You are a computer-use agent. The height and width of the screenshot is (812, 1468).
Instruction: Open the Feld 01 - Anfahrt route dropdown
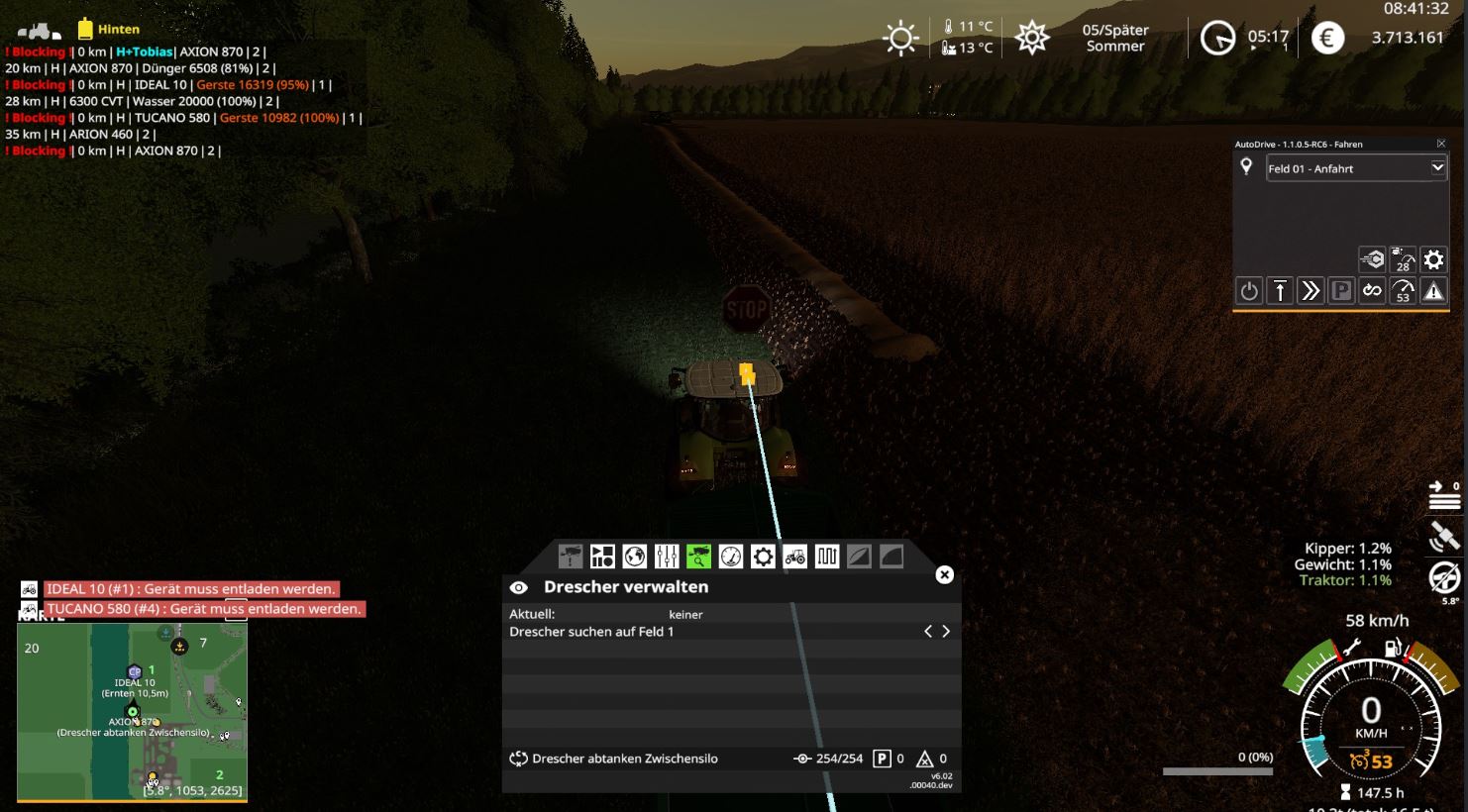click(1356, 168)
